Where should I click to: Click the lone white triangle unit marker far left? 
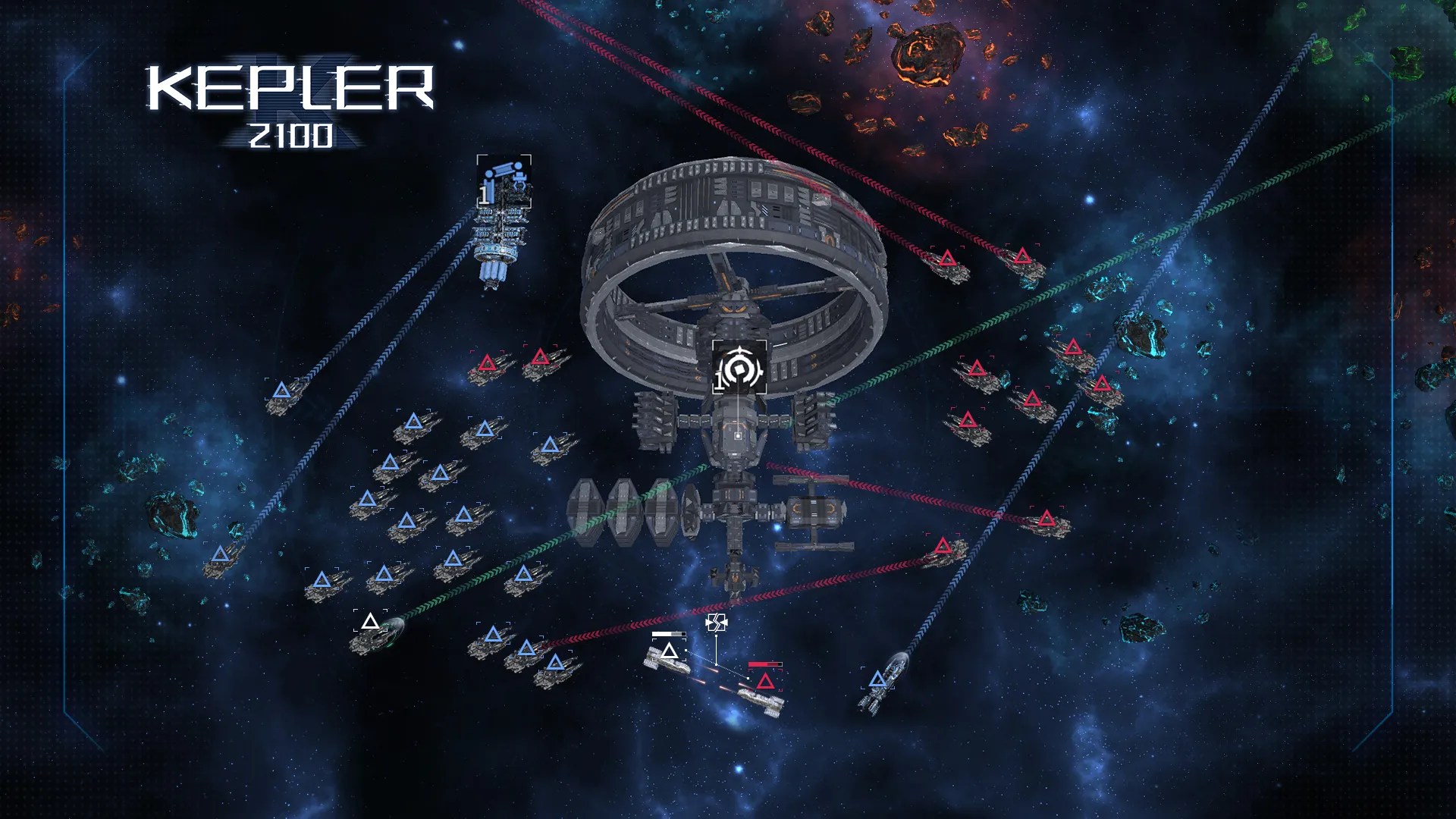[x=369, y=620]
